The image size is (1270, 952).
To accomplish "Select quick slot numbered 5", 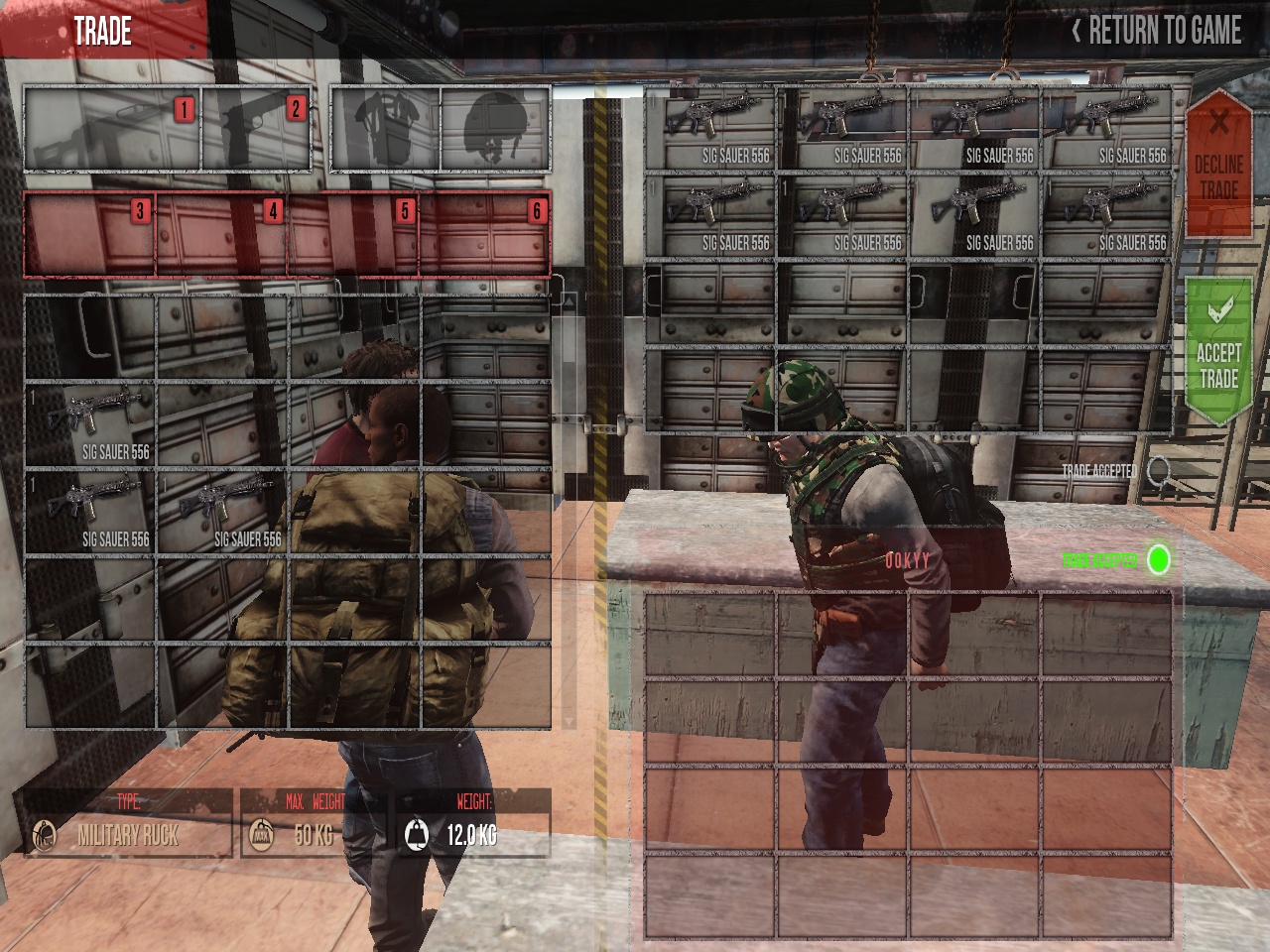I will [353, 234].
